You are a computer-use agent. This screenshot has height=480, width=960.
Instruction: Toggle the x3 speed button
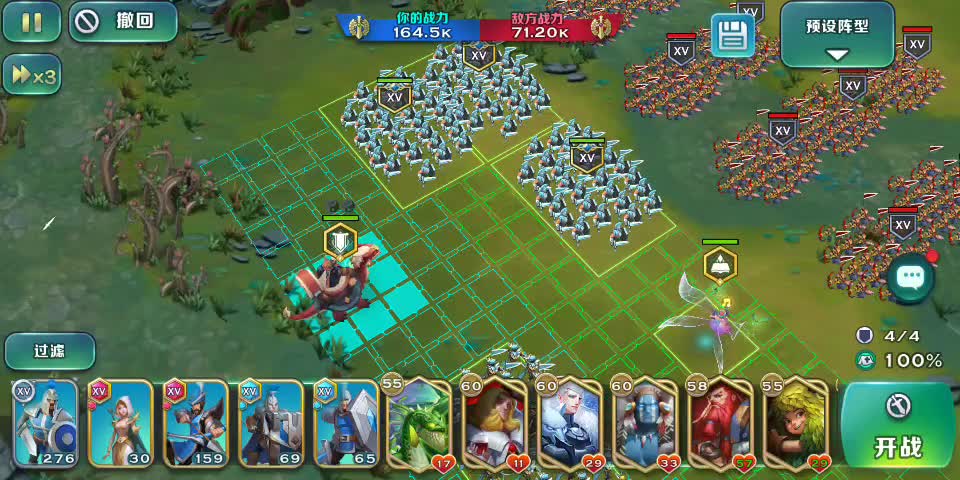click(x=31, y=75)
